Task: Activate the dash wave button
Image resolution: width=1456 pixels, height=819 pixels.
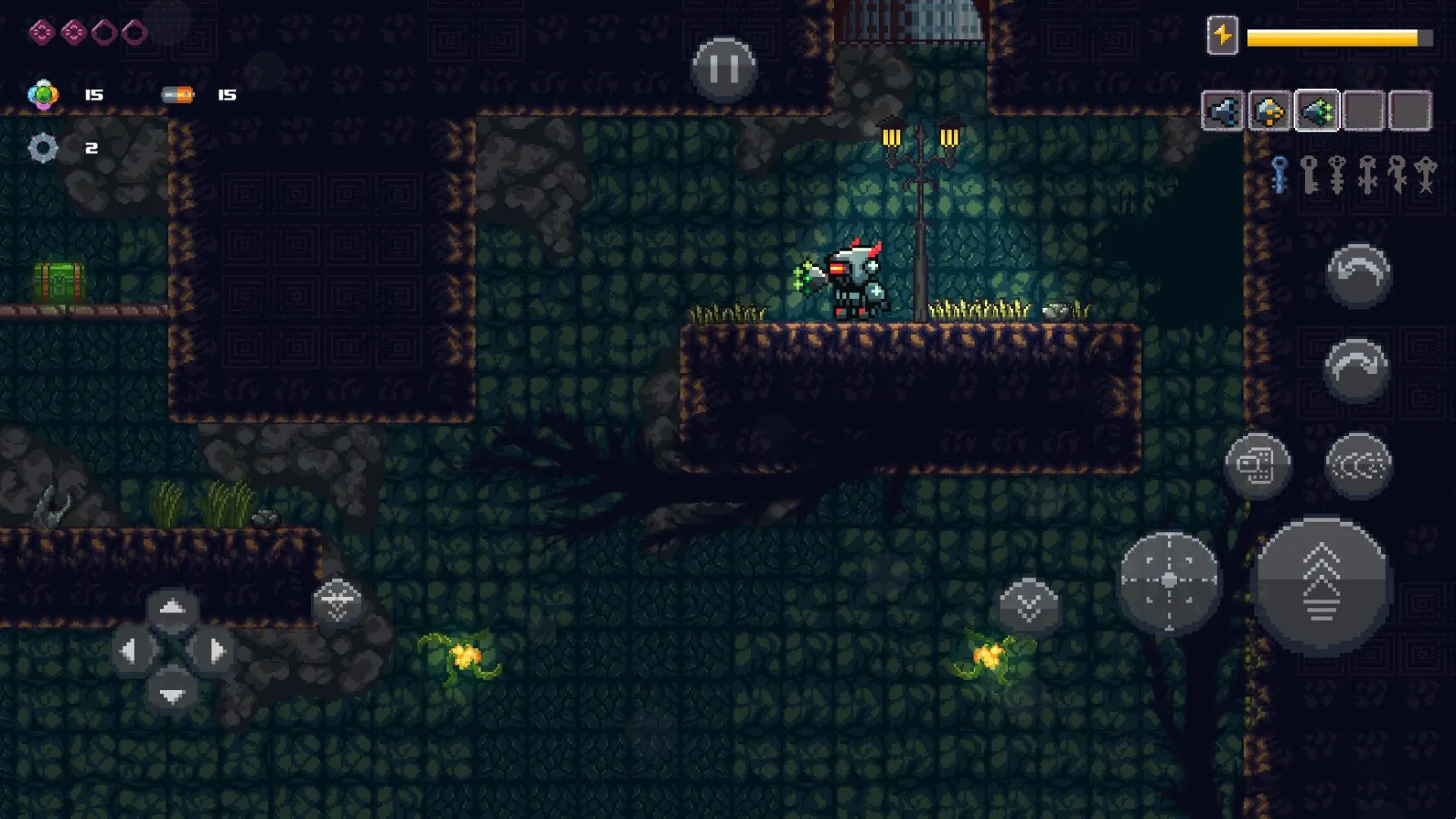Action: (1358, 465)
